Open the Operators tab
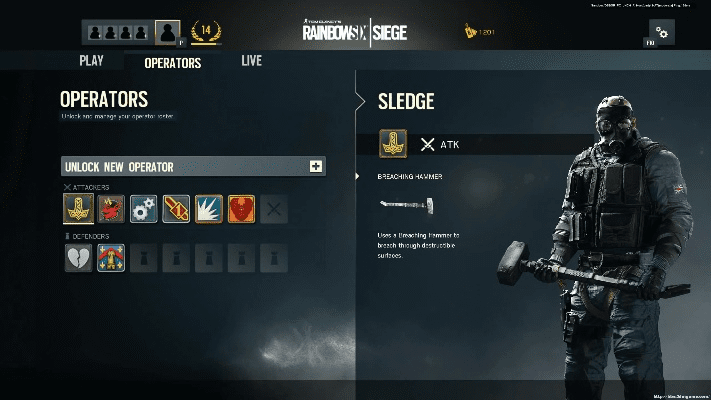711x400 pixels. [173, 62]
